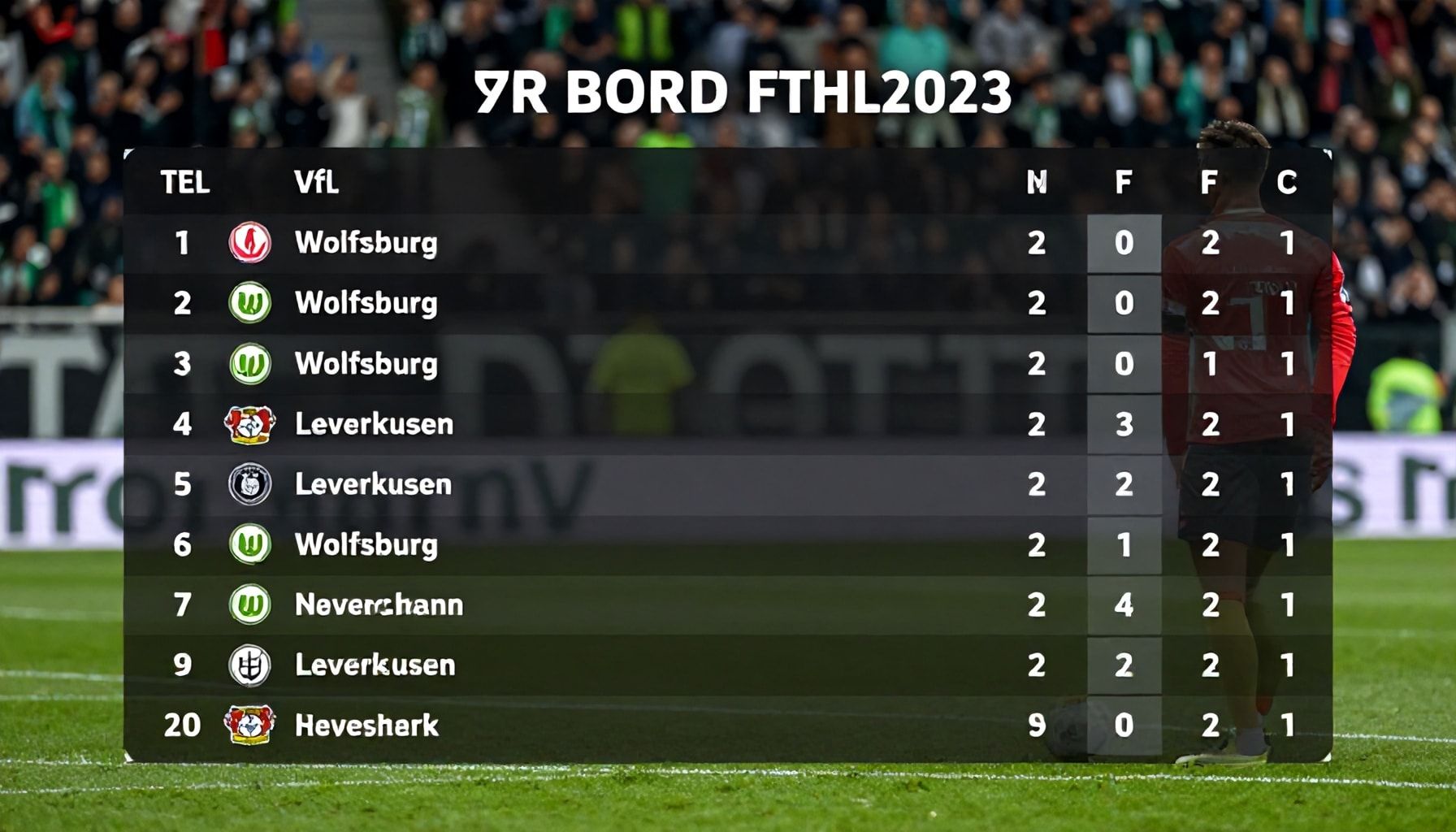Select the rank 9 Leverkusen row
The height and width of the screenshot is (832, 1456).
(x=375, y=665)
